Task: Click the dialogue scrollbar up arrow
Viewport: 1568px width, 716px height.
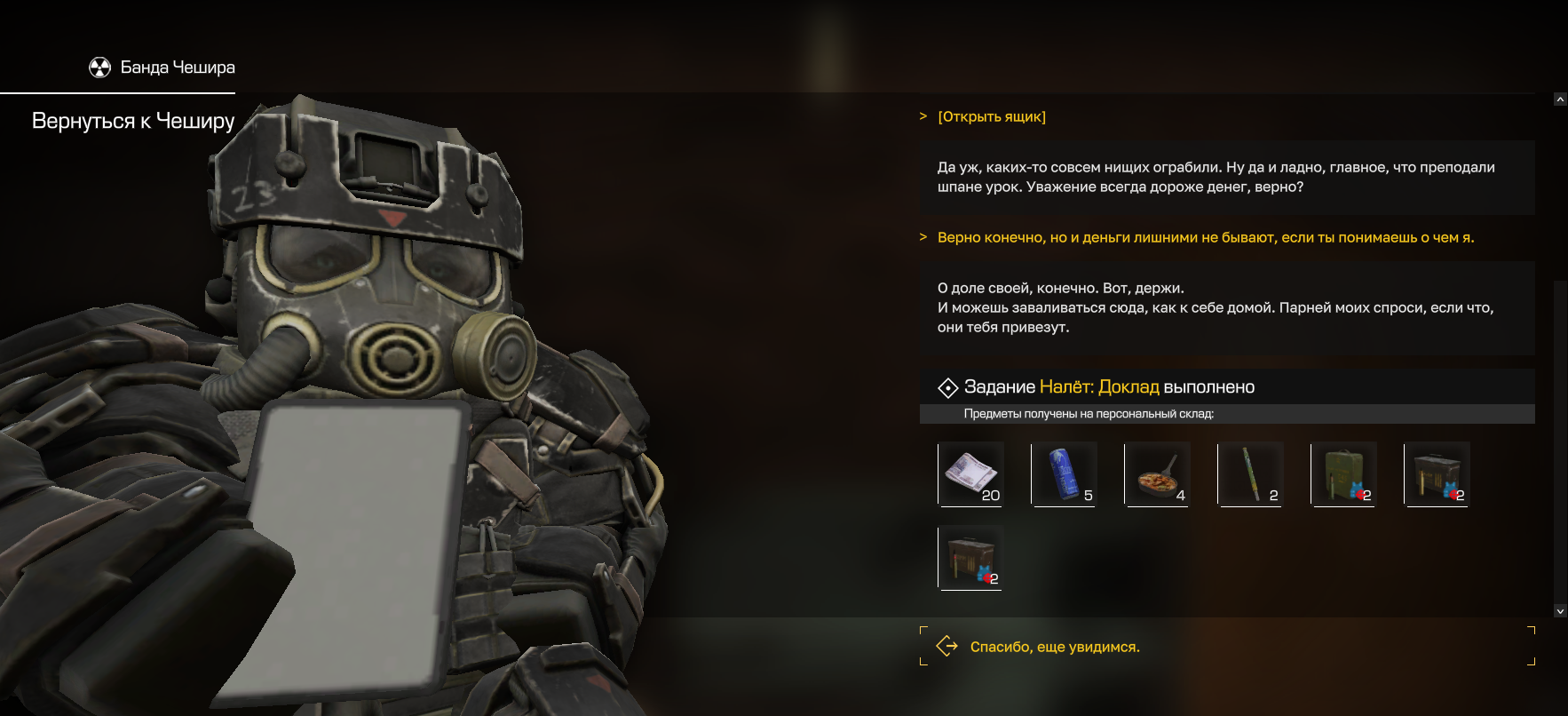Action: tap(1560, 99)
